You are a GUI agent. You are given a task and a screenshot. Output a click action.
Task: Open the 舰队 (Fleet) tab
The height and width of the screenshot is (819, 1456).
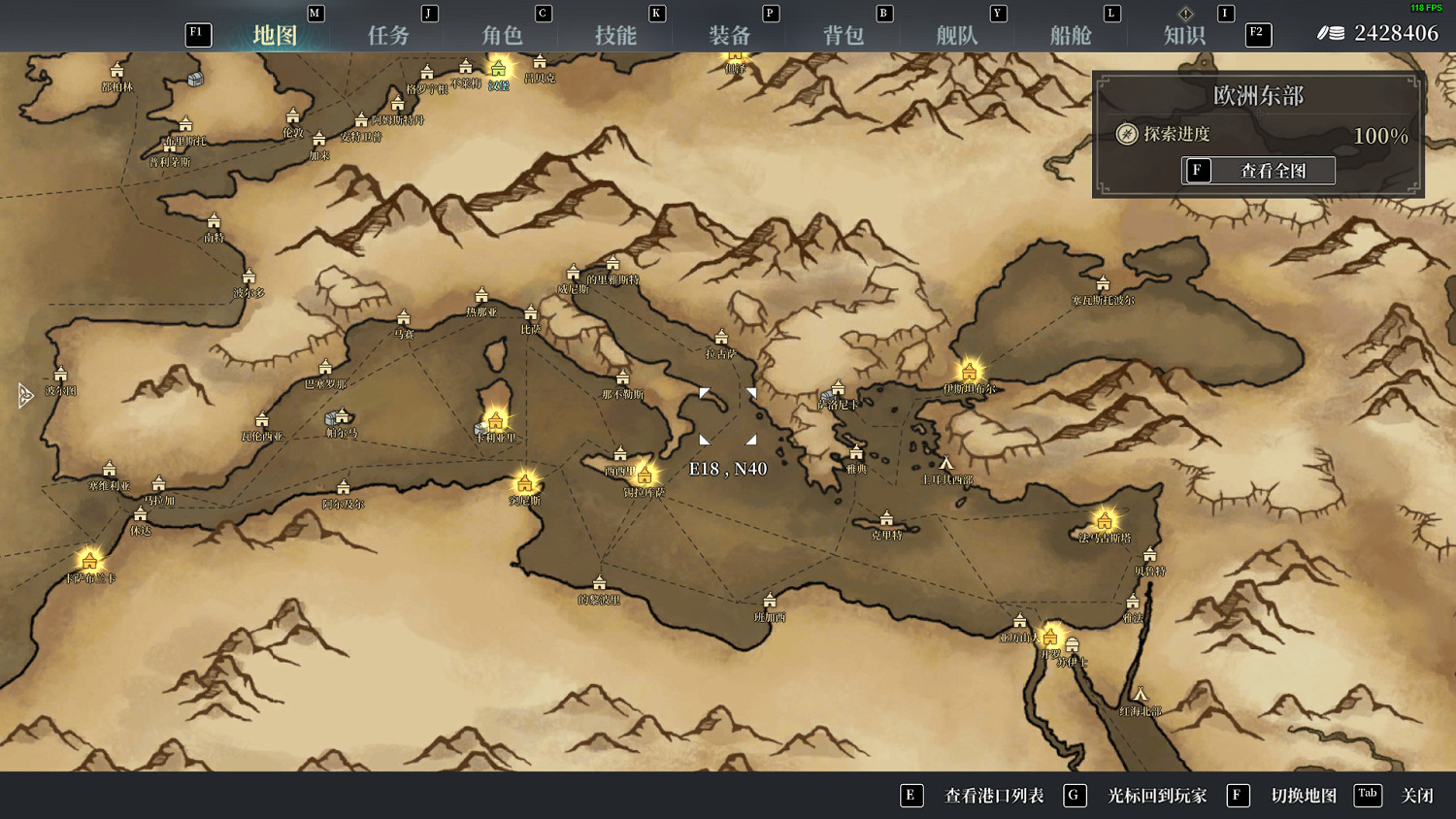click(x=956, y=33)
